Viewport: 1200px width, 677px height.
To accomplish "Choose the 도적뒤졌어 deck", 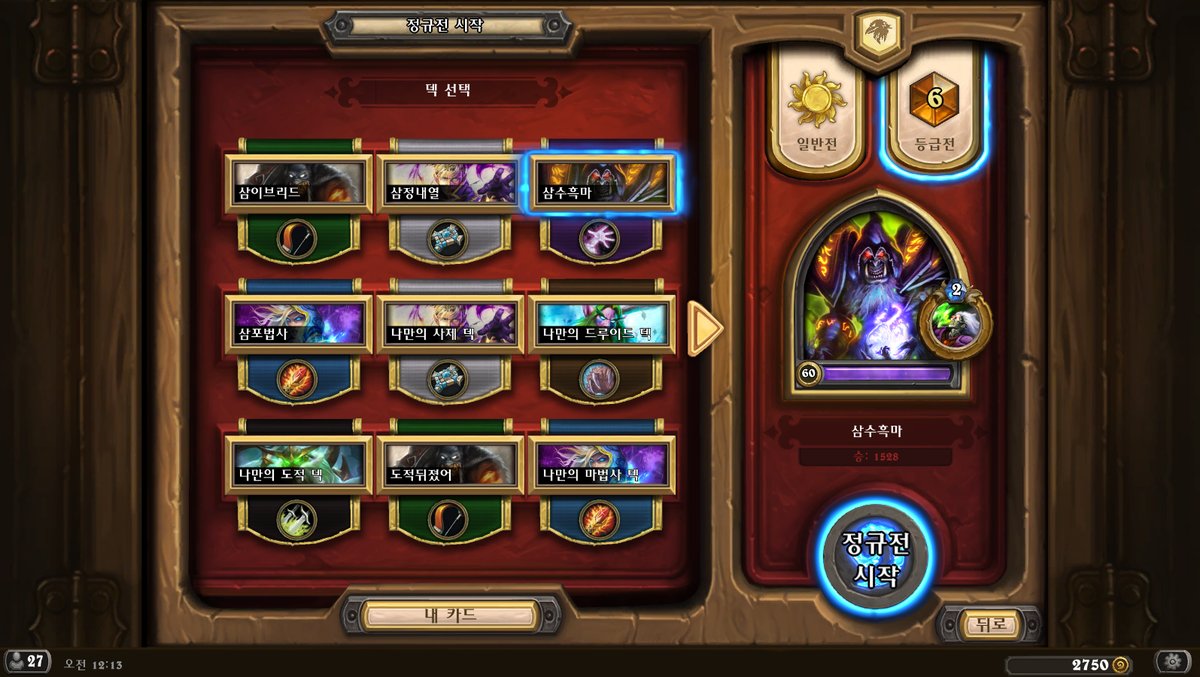I will (449, 465).
